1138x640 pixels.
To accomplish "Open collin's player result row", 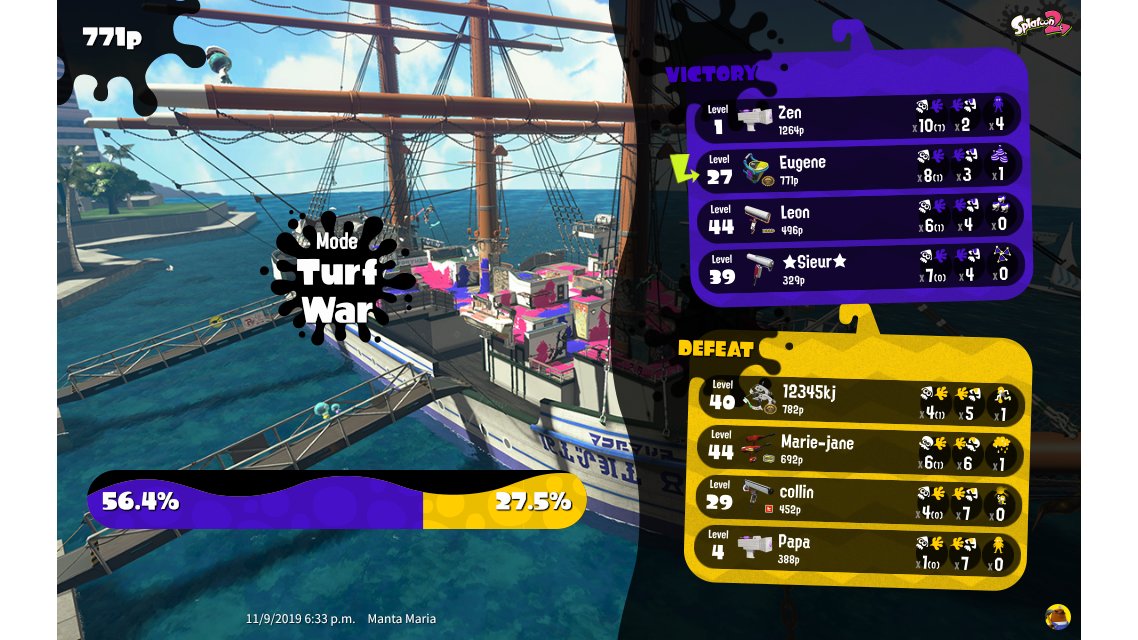I will coord(858,498).
